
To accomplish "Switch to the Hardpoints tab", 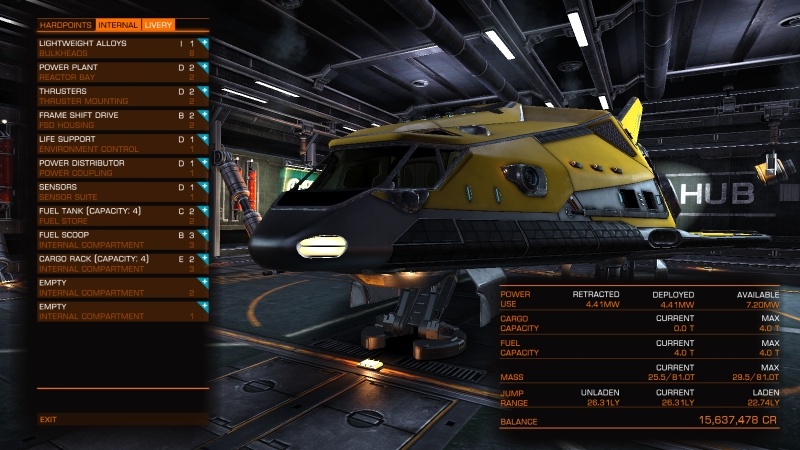I will click(x=66, y=24).
